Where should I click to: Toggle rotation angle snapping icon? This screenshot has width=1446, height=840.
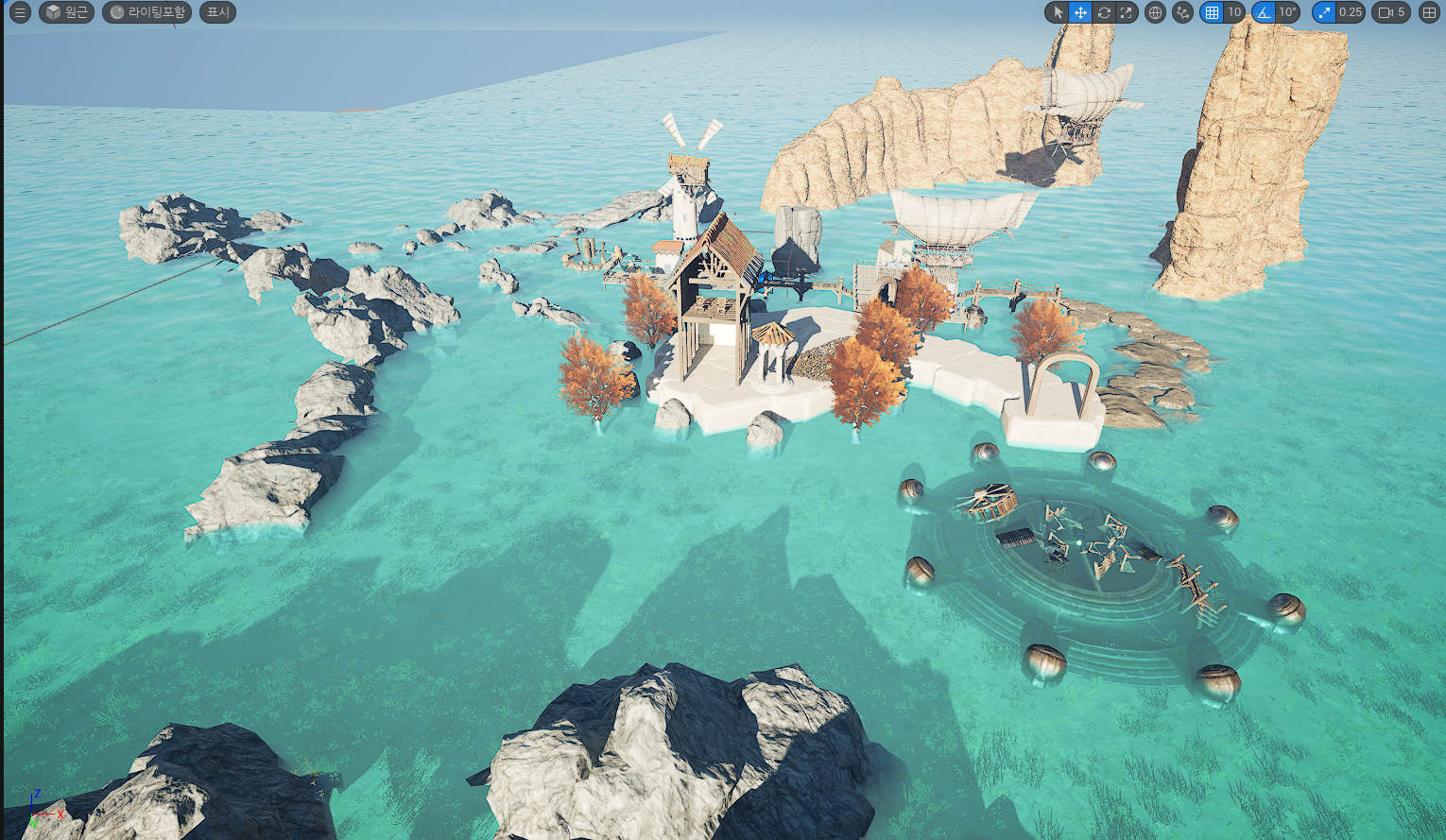(x=1263, y=12)
